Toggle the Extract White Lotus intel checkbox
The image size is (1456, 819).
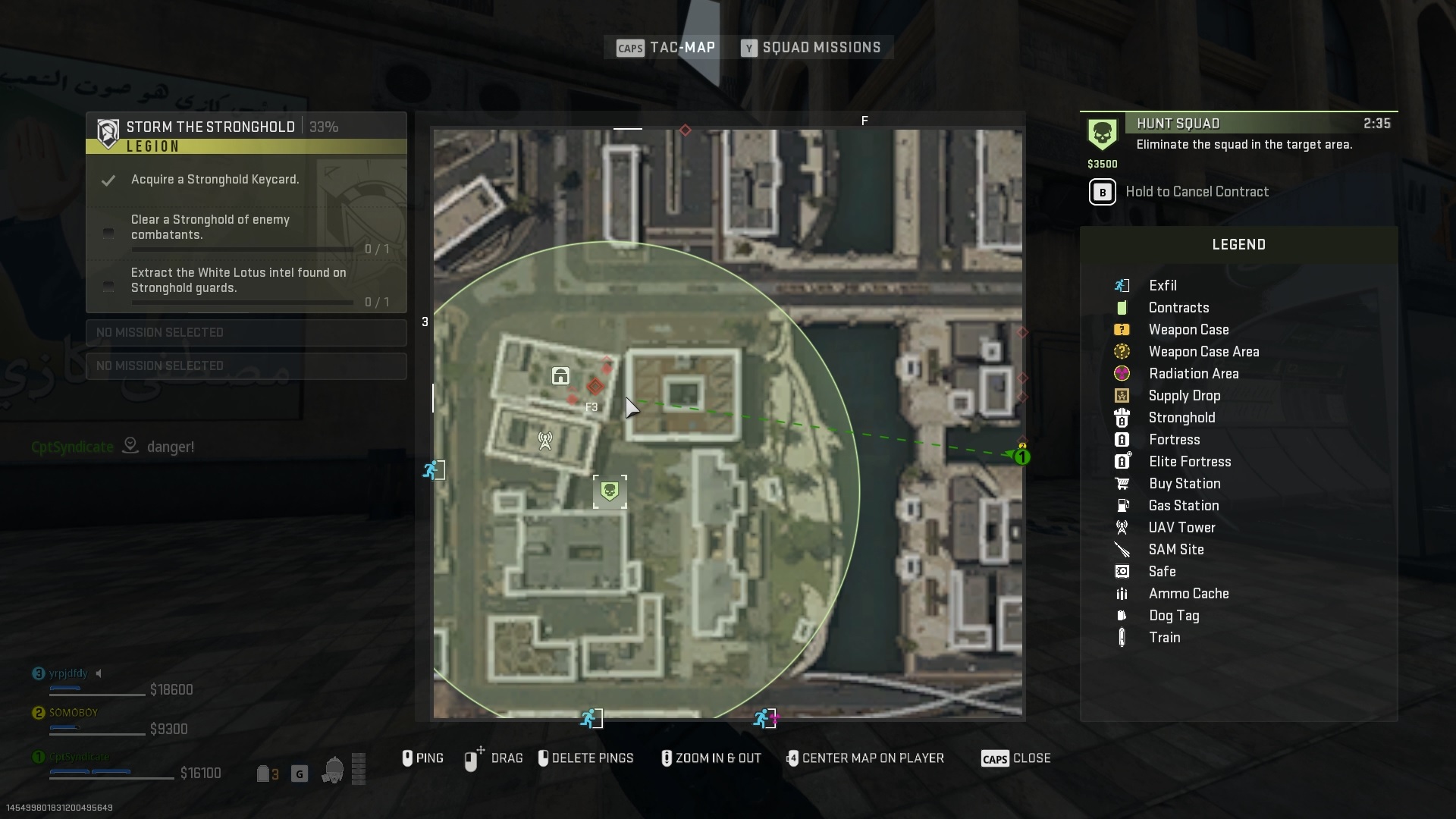click(108, 287)
